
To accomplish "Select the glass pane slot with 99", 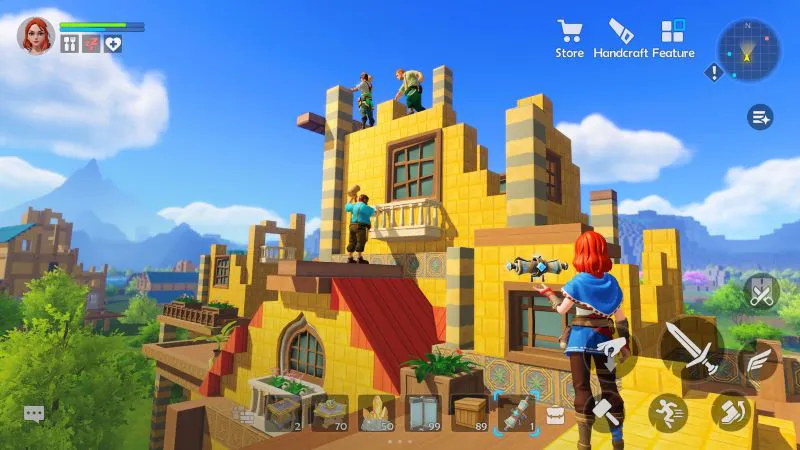I will point(422,412).
